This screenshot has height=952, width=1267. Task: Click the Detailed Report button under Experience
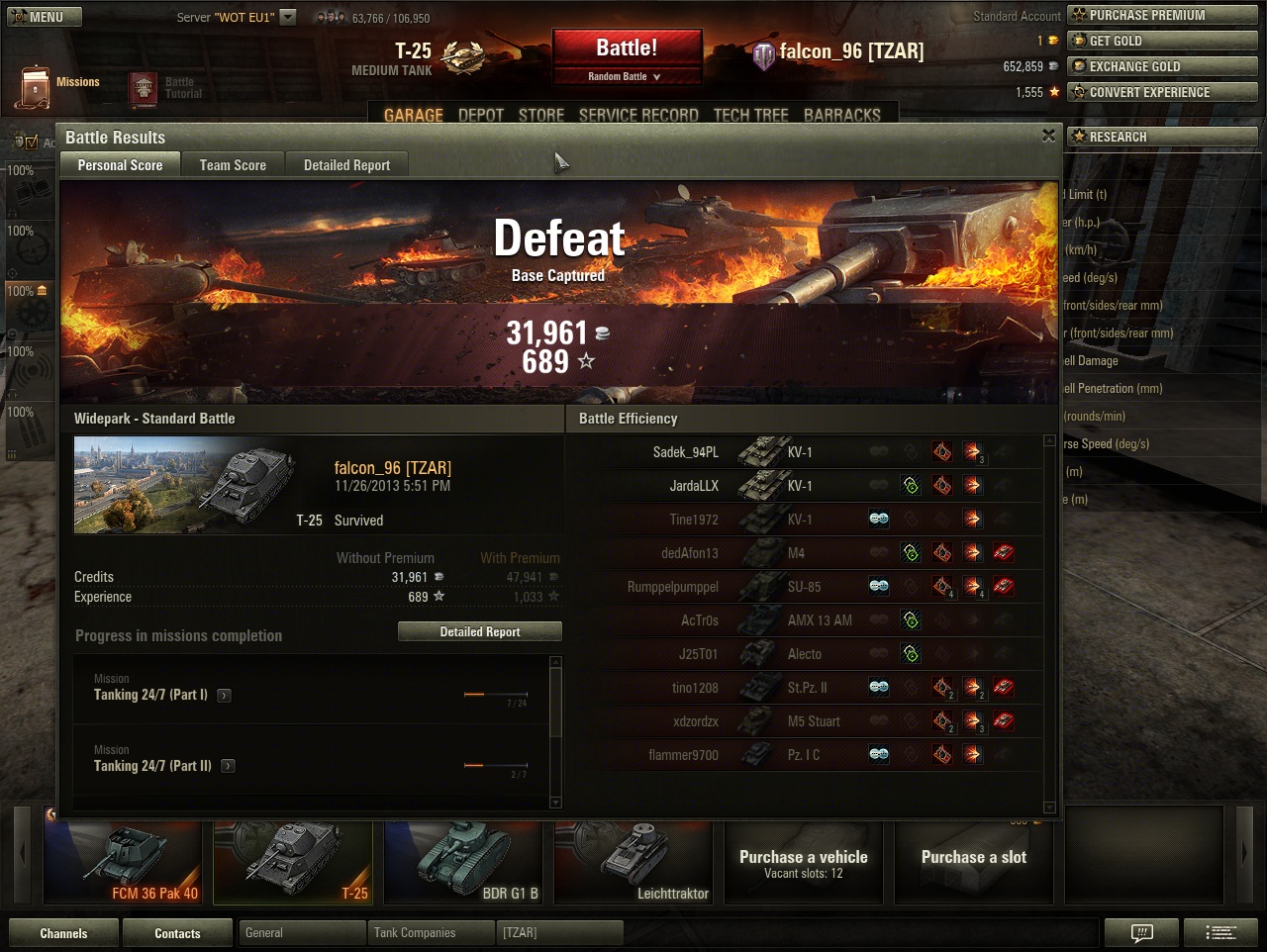(480, 631)
